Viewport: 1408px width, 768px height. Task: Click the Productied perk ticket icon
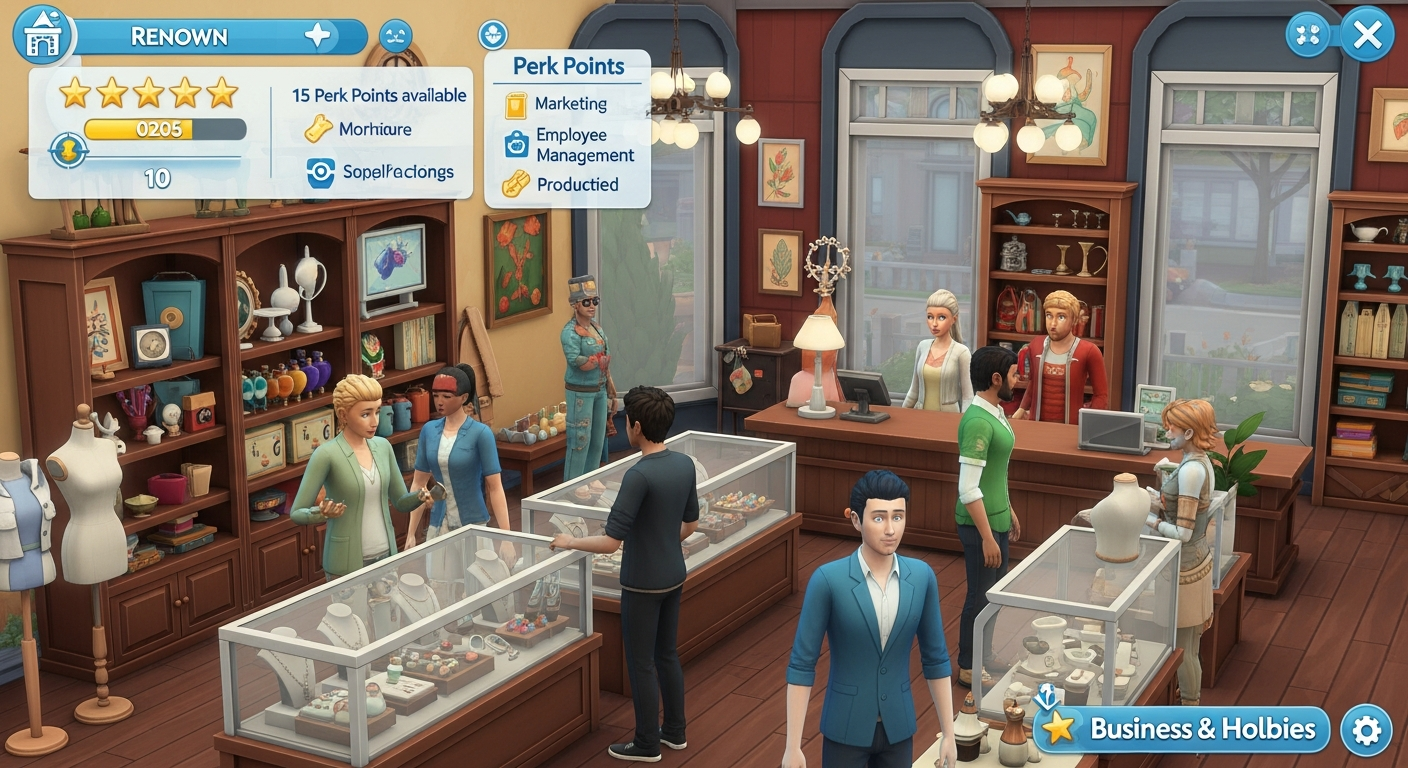(x=515, y=184)
